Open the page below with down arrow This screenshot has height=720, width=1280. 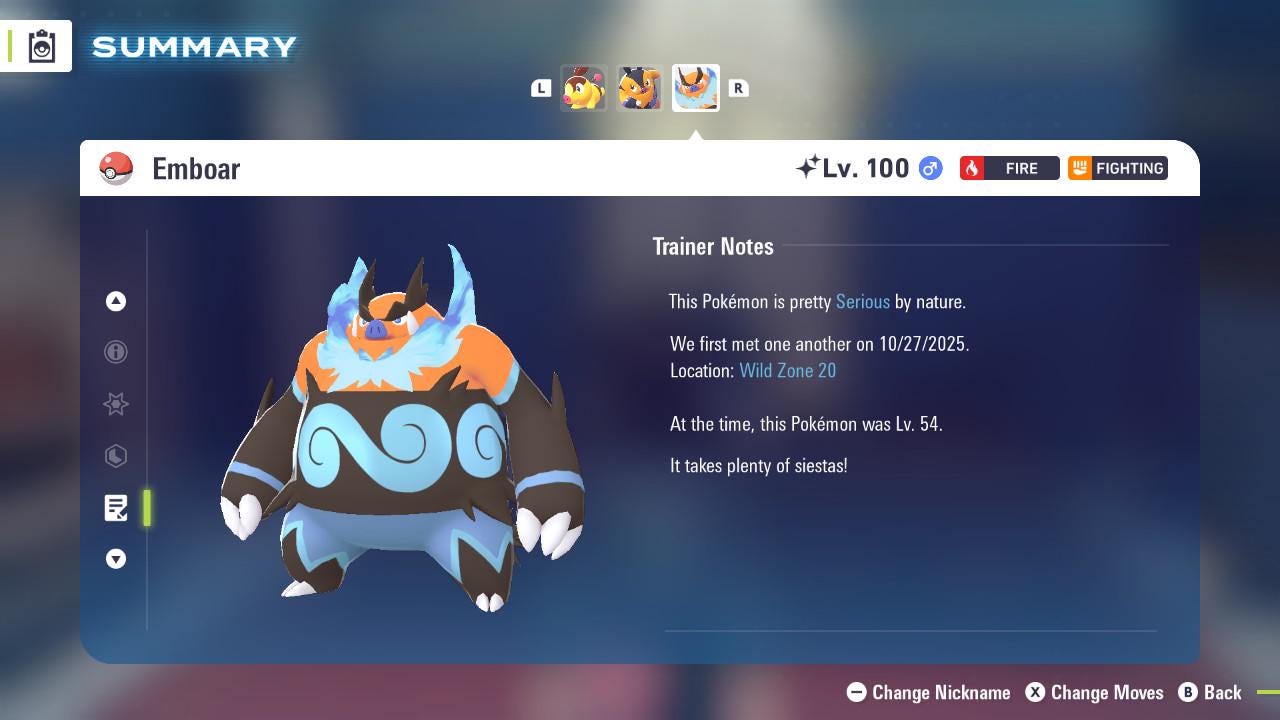[116, 559]
